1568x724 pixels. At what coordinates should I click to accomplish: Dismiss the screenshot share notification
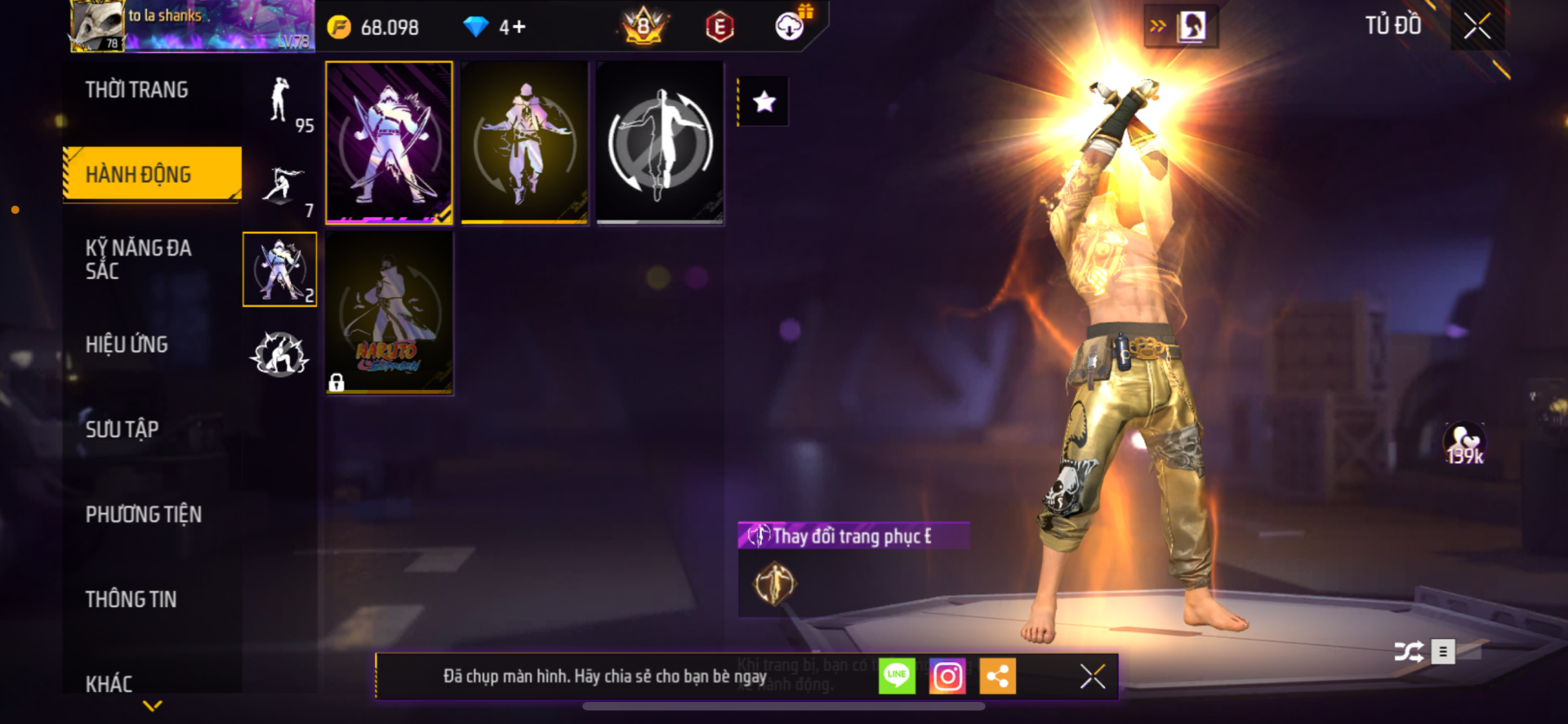(1092, 677)
